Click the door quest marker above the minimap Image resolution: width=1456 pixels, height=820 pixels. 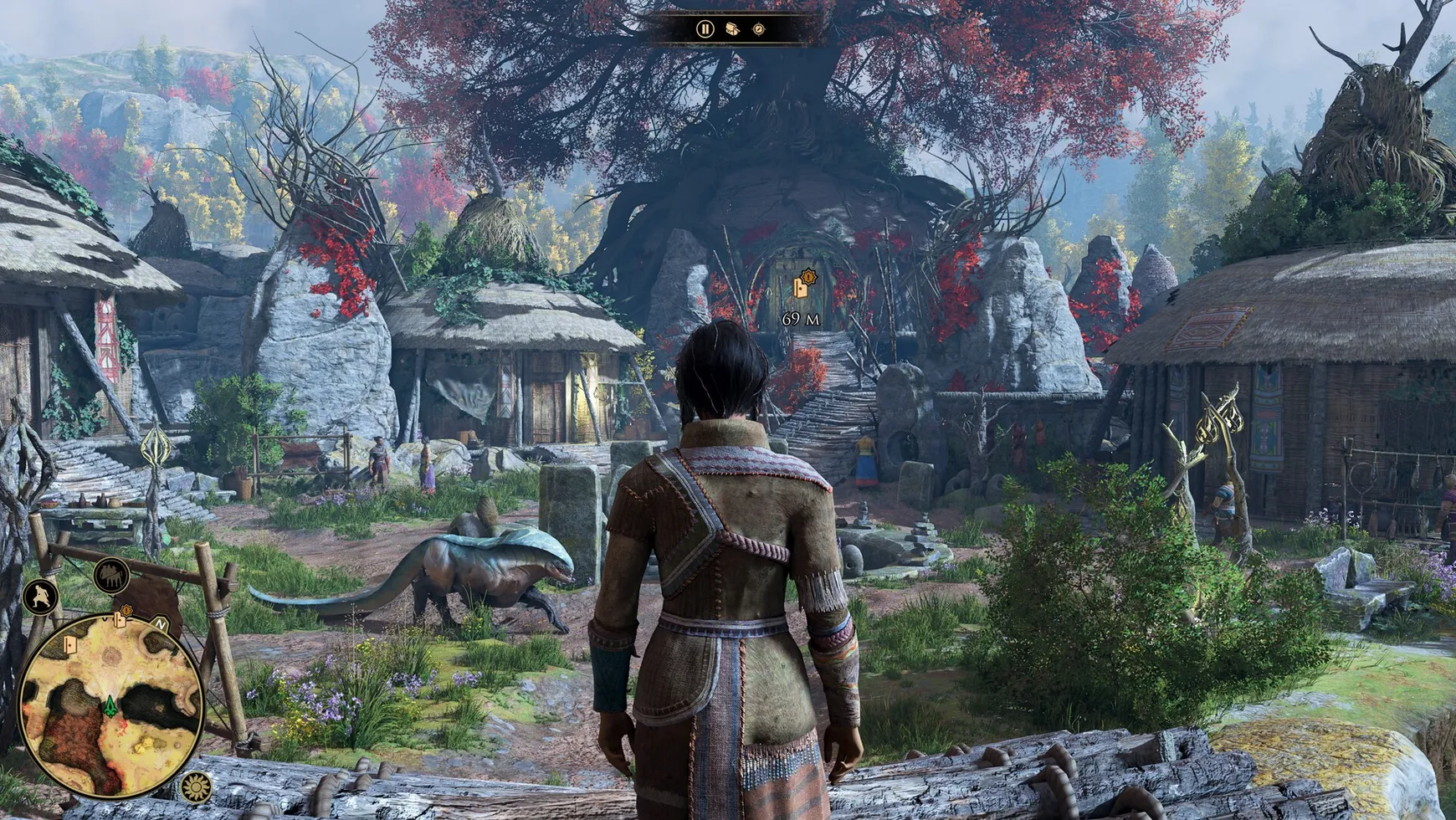click(x=120, y=620)
